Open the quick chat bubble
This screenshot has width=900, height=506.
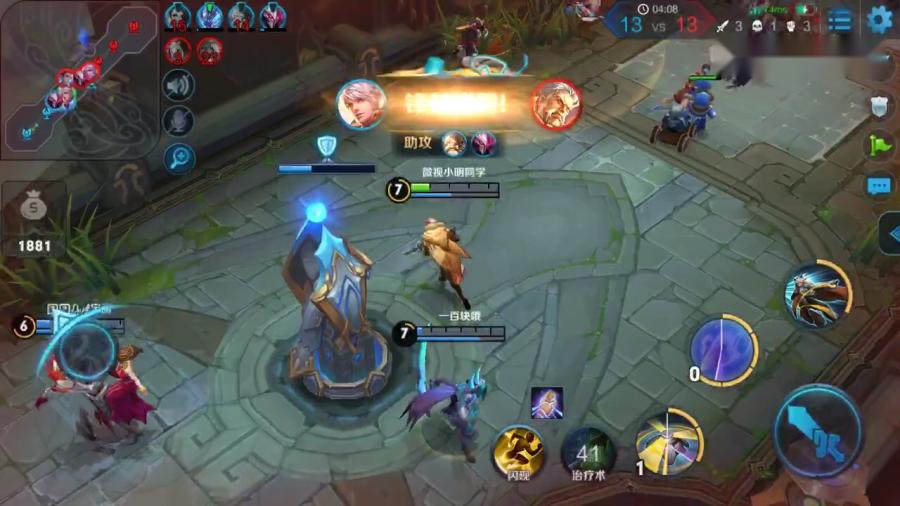[x=878, y=186]
